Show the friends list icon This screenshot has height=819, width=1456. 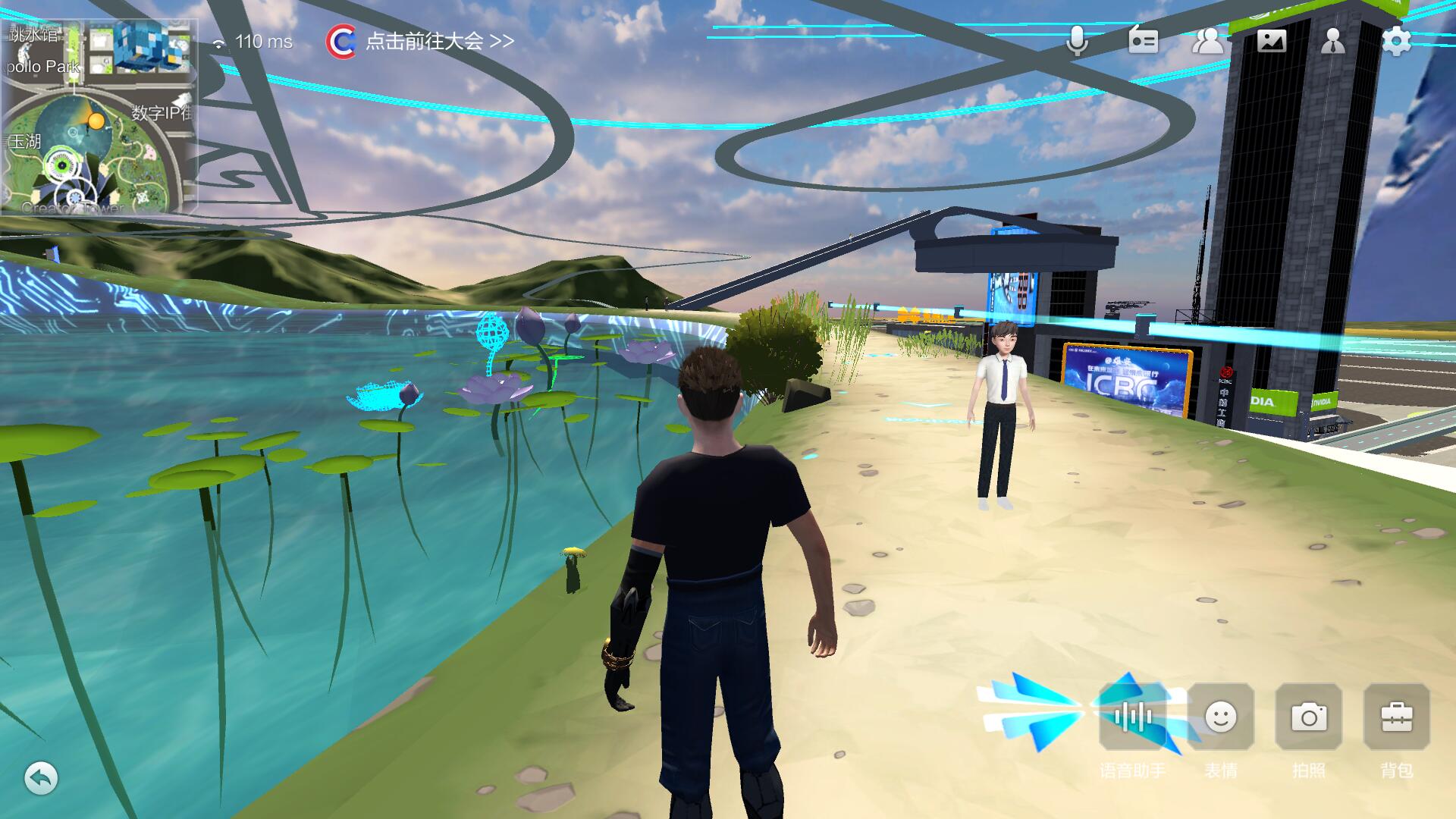(x=1207, y=41)
